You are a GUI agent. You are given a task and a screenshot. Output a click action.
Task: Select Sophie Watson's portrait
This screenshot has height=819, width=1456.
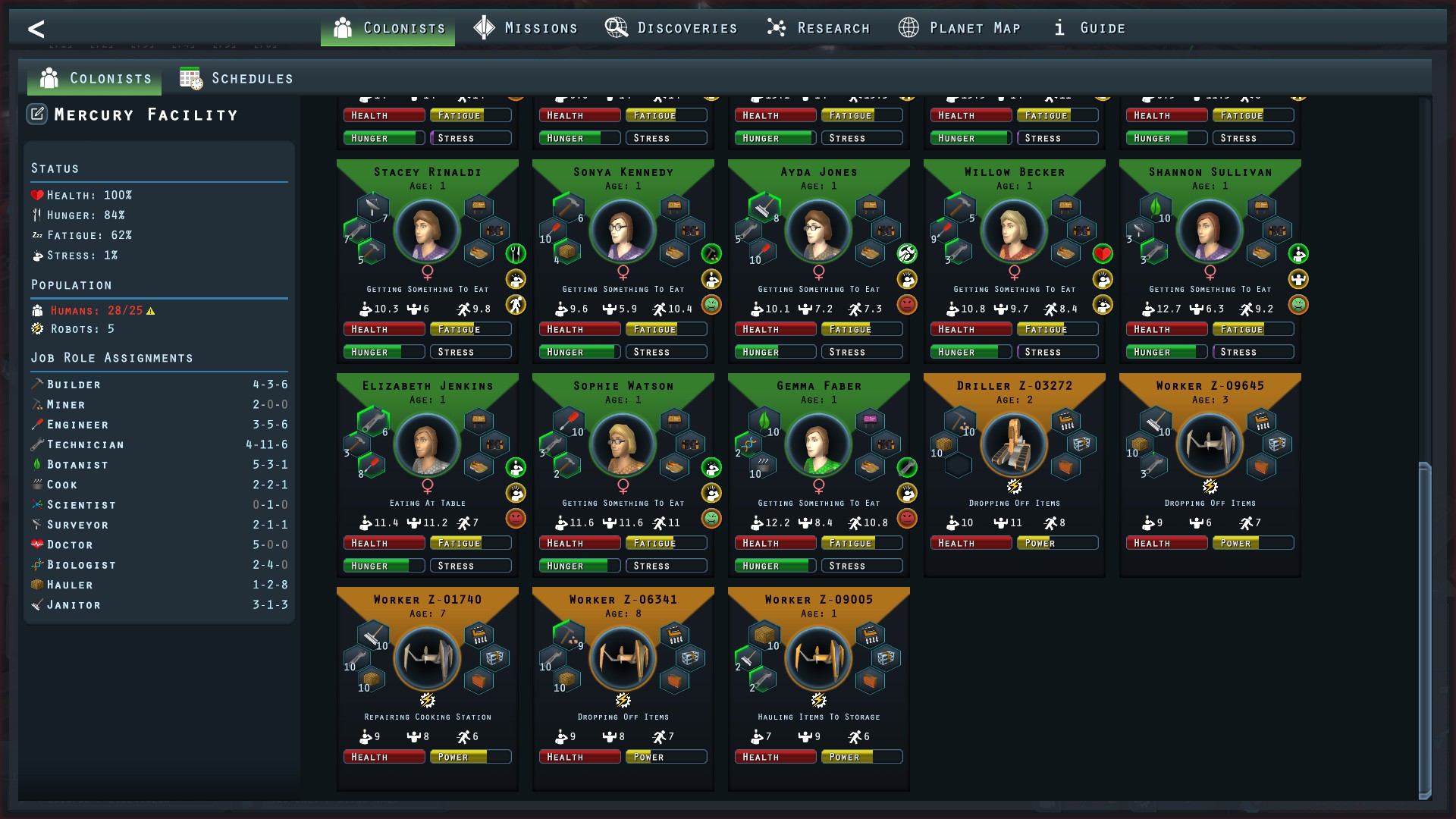pos(623,445)
